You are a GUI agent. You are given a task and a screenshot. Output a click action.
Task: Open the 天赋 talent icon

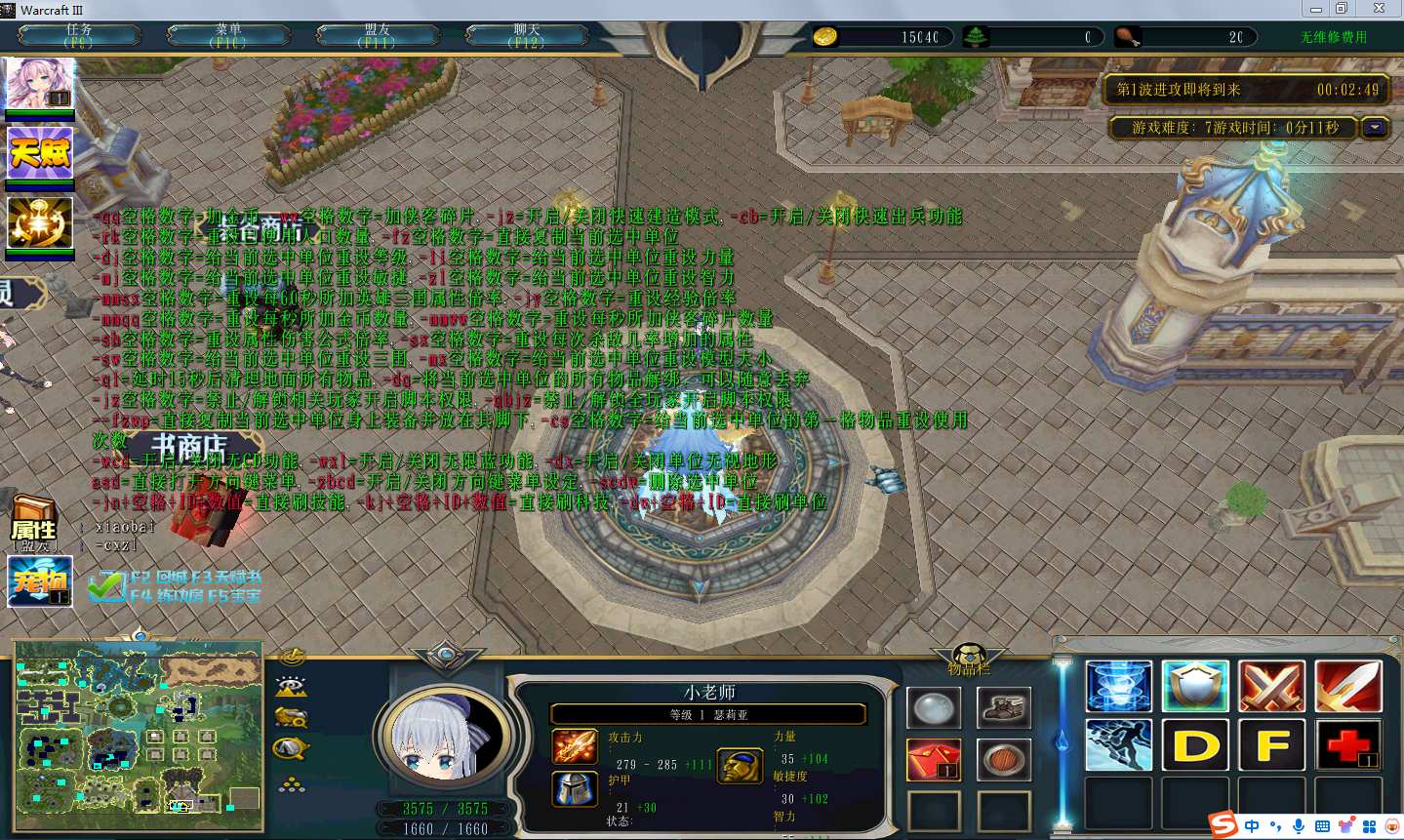coord(39,153)
